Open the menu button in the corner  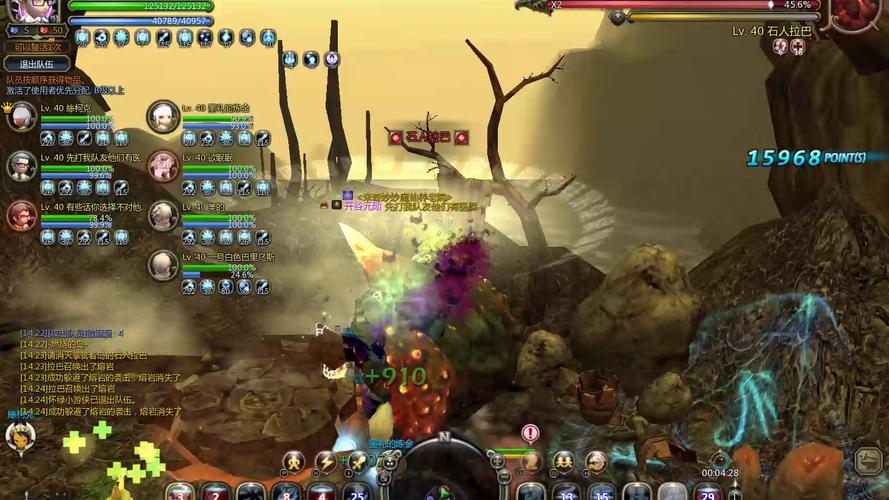[x=868, y=461]
